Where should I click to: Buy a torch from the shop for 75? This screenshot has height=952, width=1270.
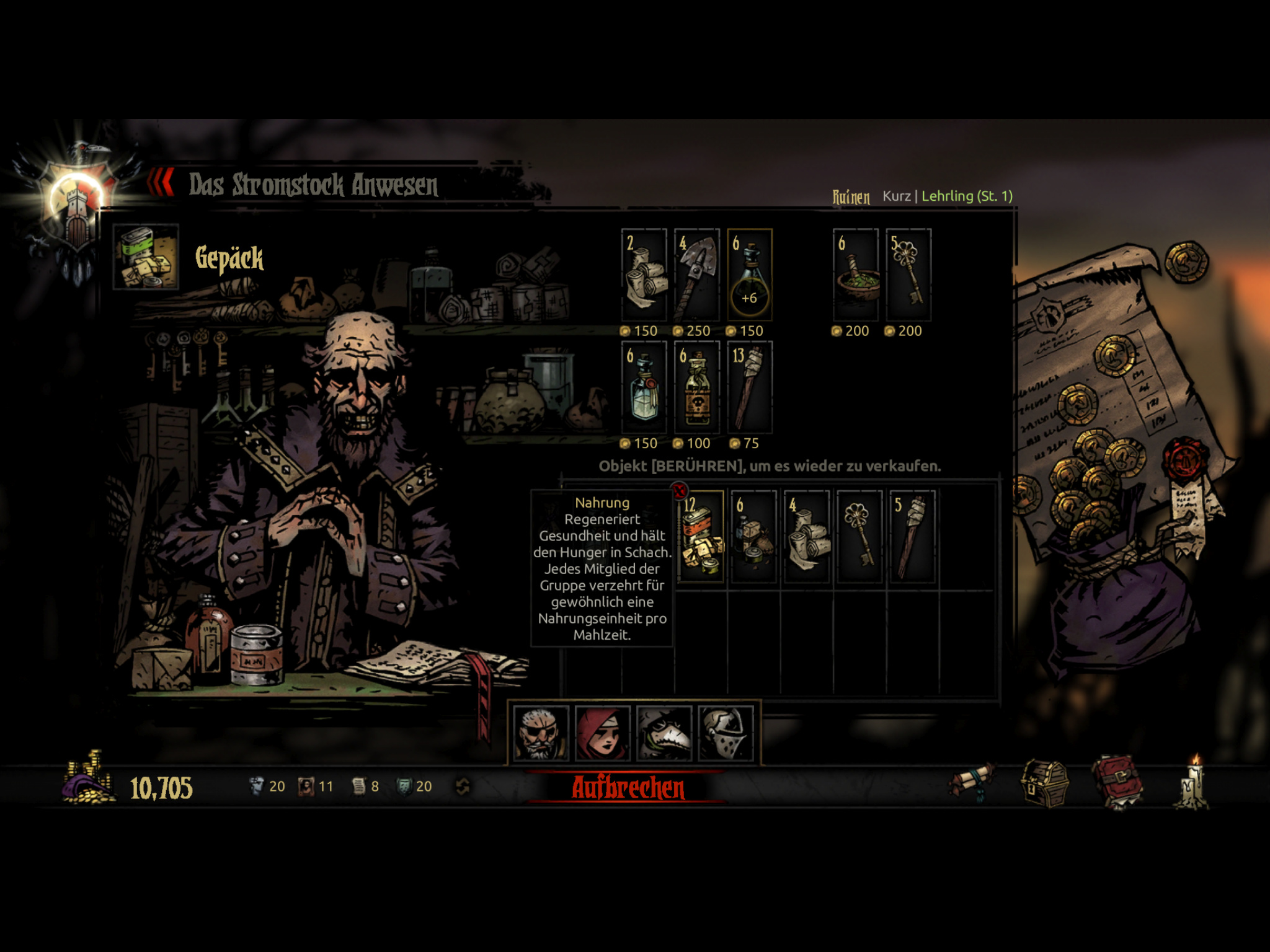(x=750, y=388)
